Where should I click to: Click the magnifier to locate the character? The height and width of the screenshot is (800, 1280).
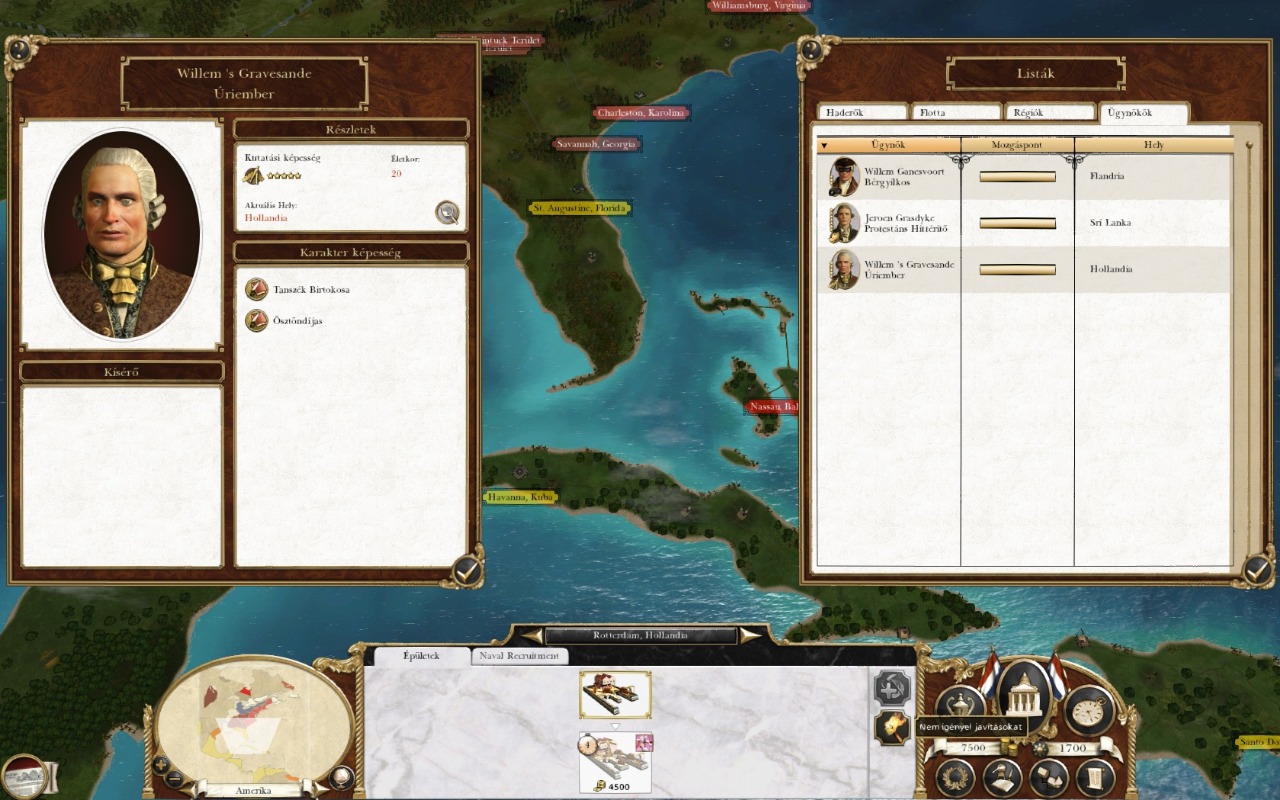click(447, 212)
